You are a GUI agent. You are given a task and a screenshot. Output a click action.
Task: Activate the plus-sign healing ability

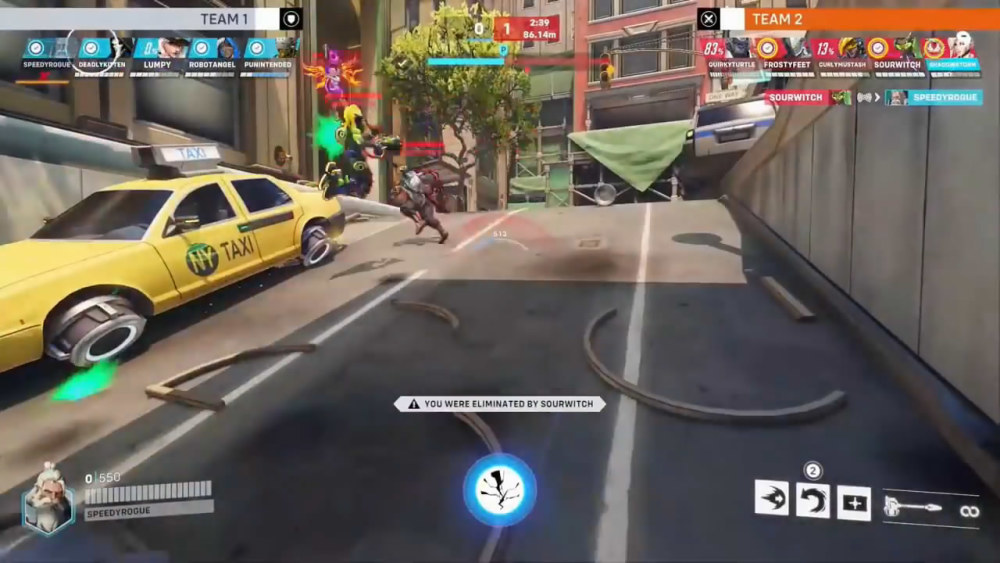pyautogui.click(x=854, y=503)
